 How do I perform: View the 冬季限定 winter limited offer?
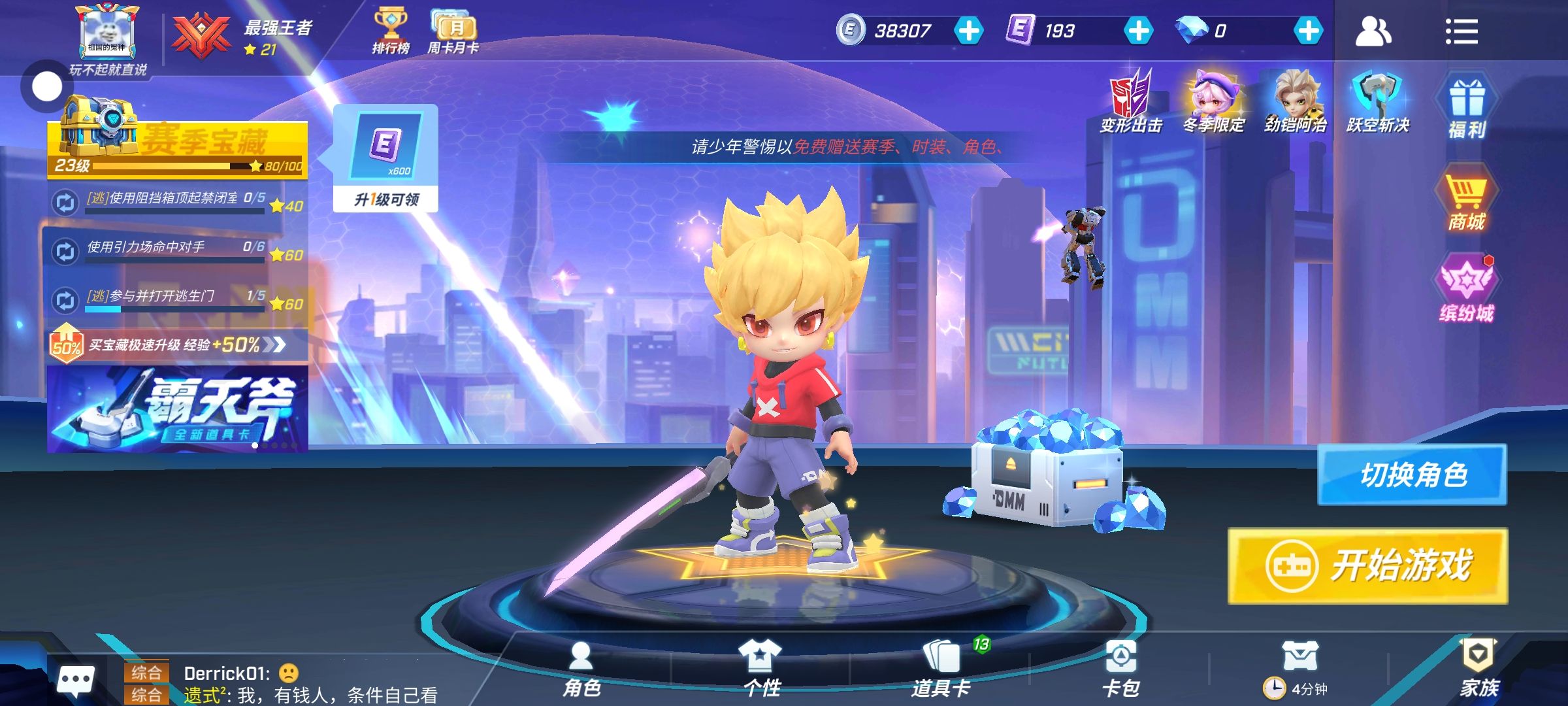[x=1213, y=101]
